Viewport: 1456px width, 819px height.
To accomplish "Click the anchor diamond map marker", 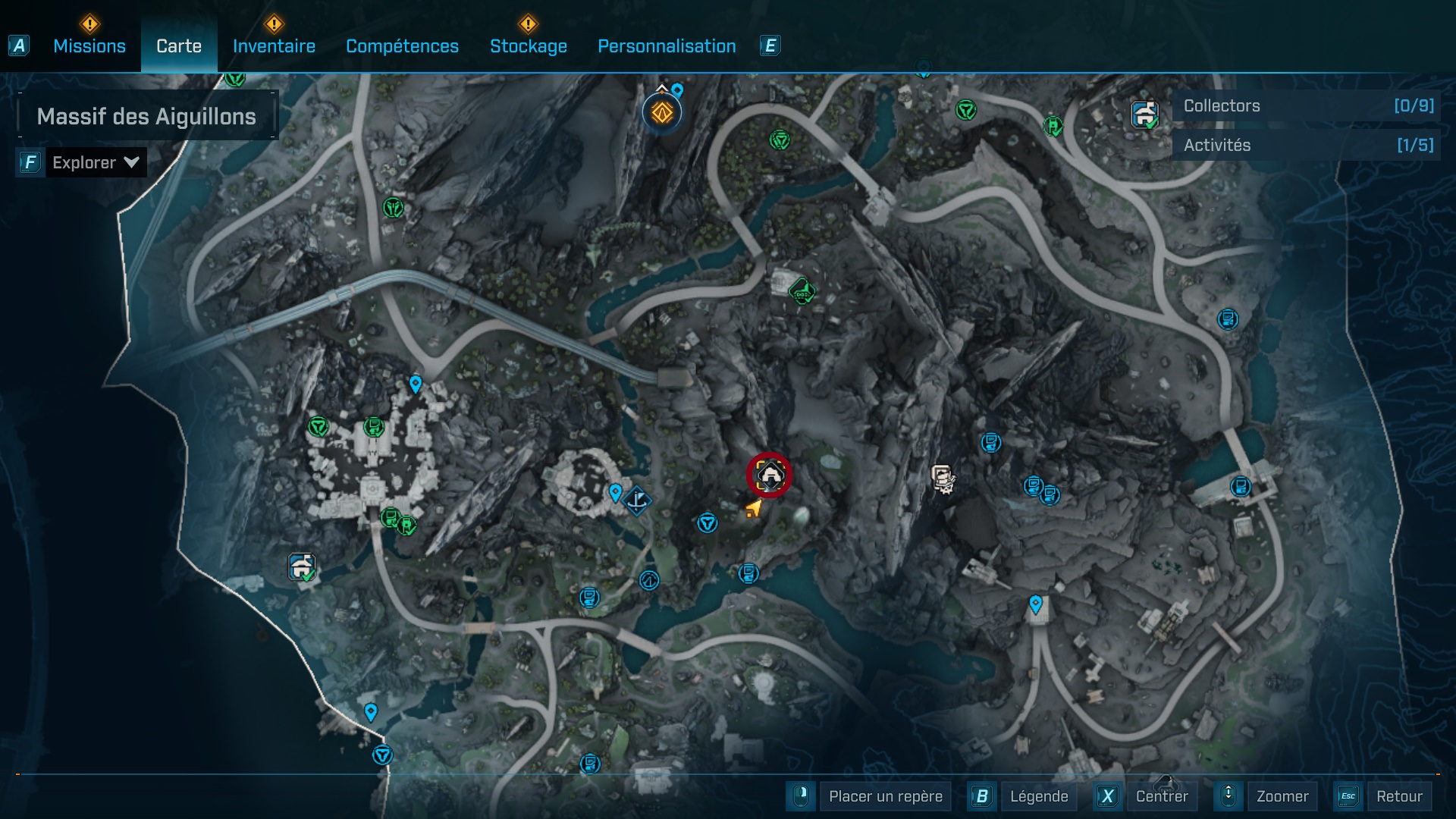I will [638, 500].
